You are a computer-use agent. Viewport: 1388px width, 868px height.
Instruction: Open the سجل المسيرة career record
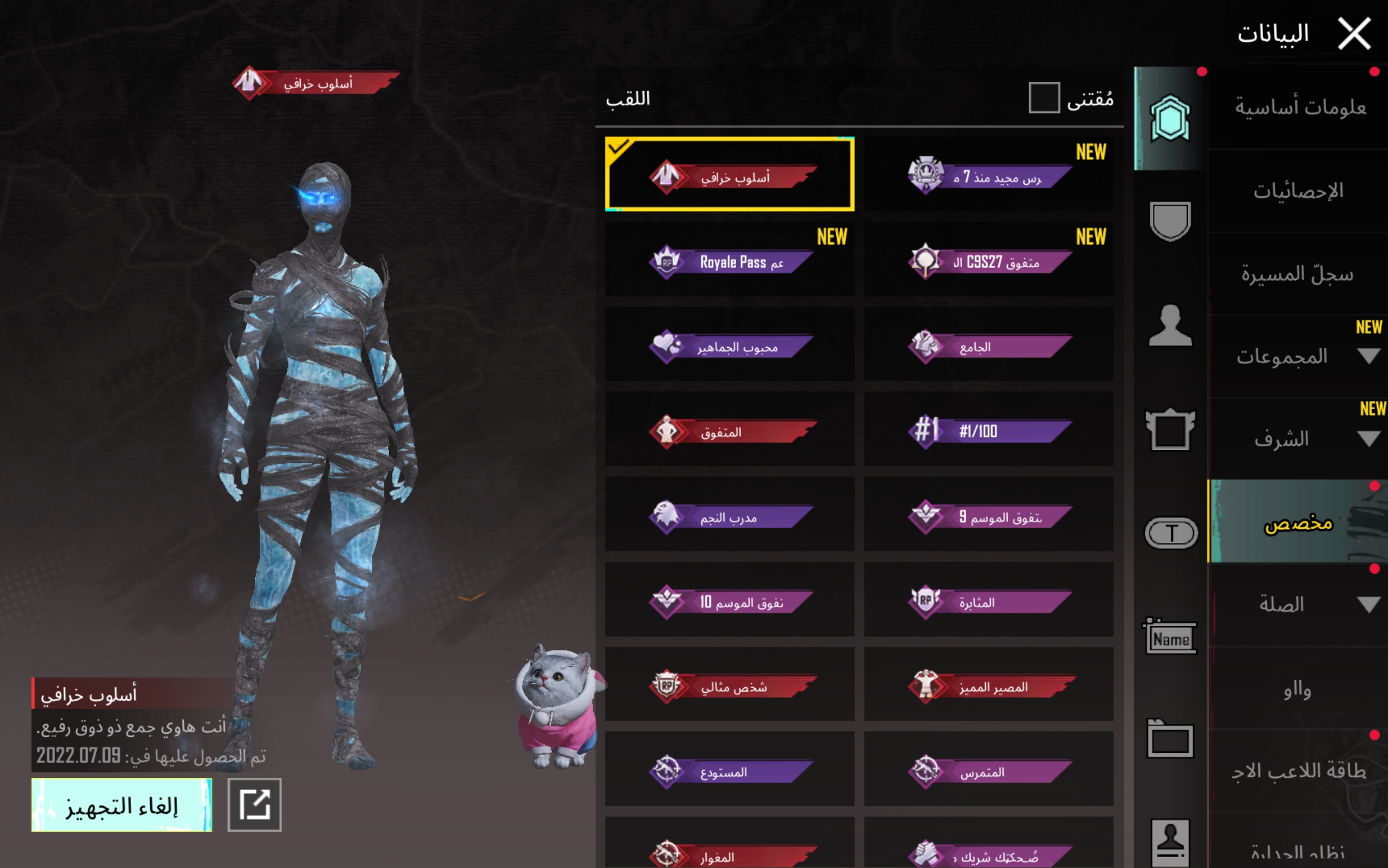coord(1297,274)
